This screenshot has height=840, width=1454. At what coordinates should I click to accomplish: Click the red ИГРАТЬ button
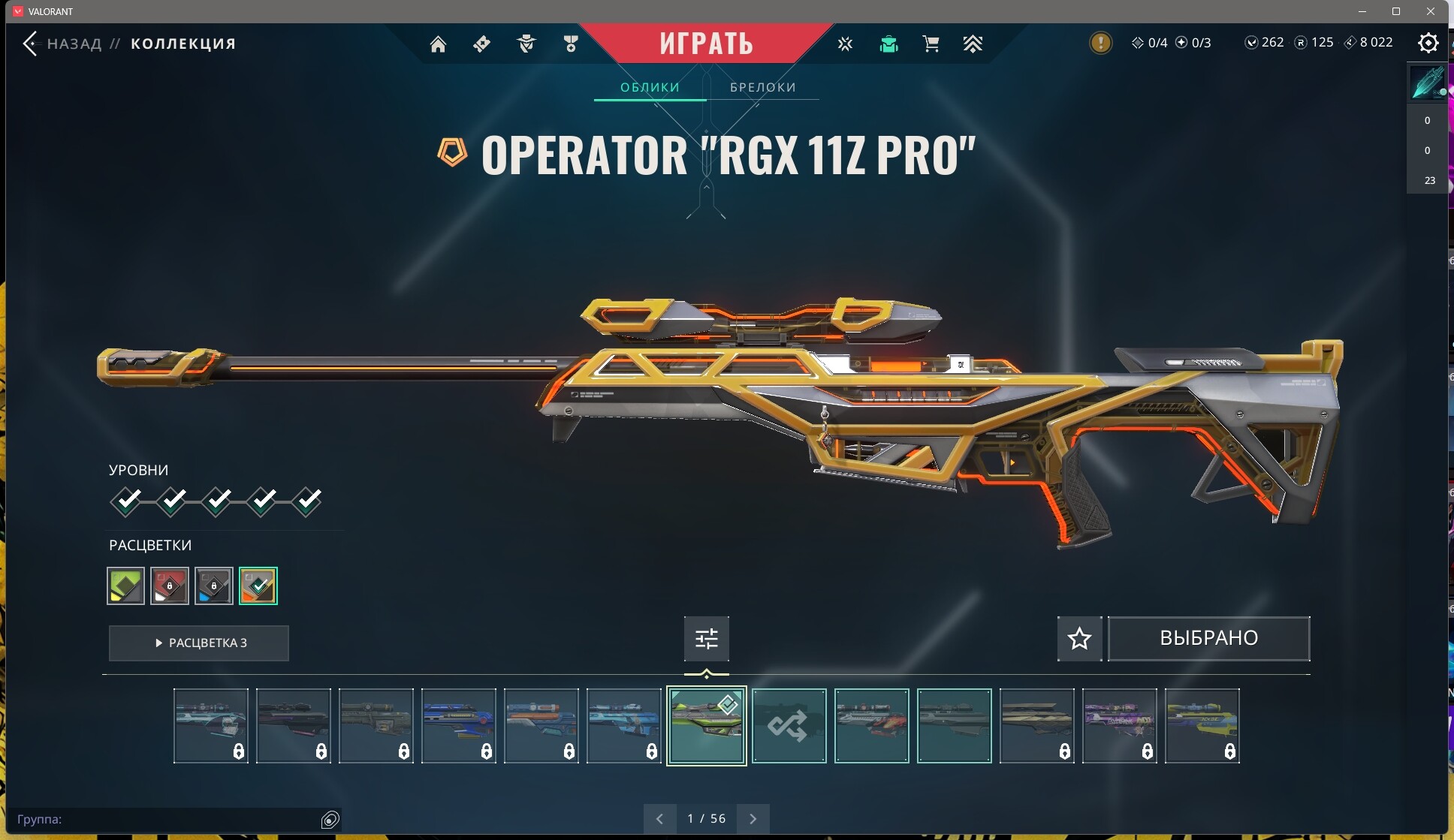(706, 44)
